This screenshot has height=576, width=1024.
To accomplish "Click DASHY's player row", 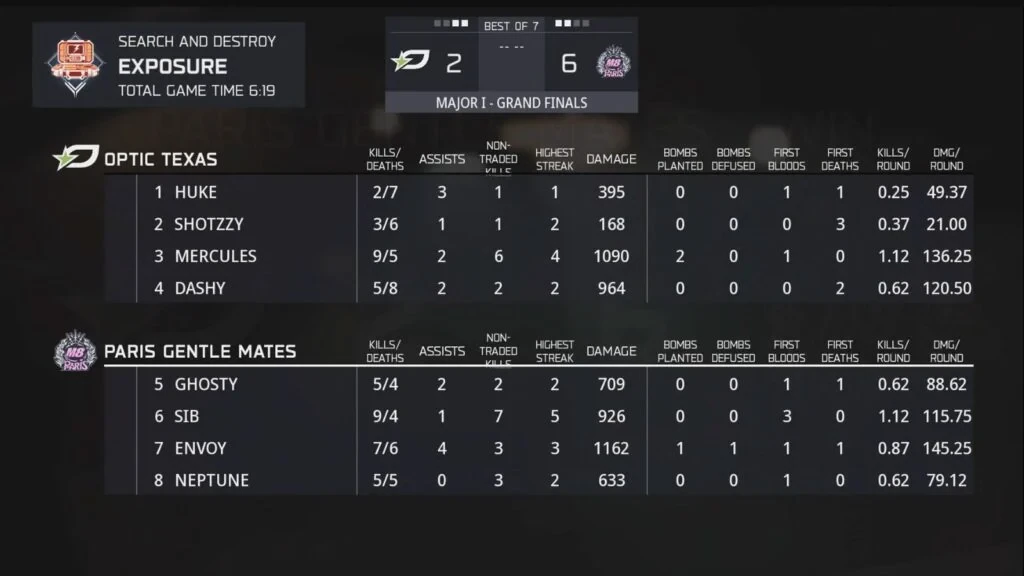I will tap(200, 288).
